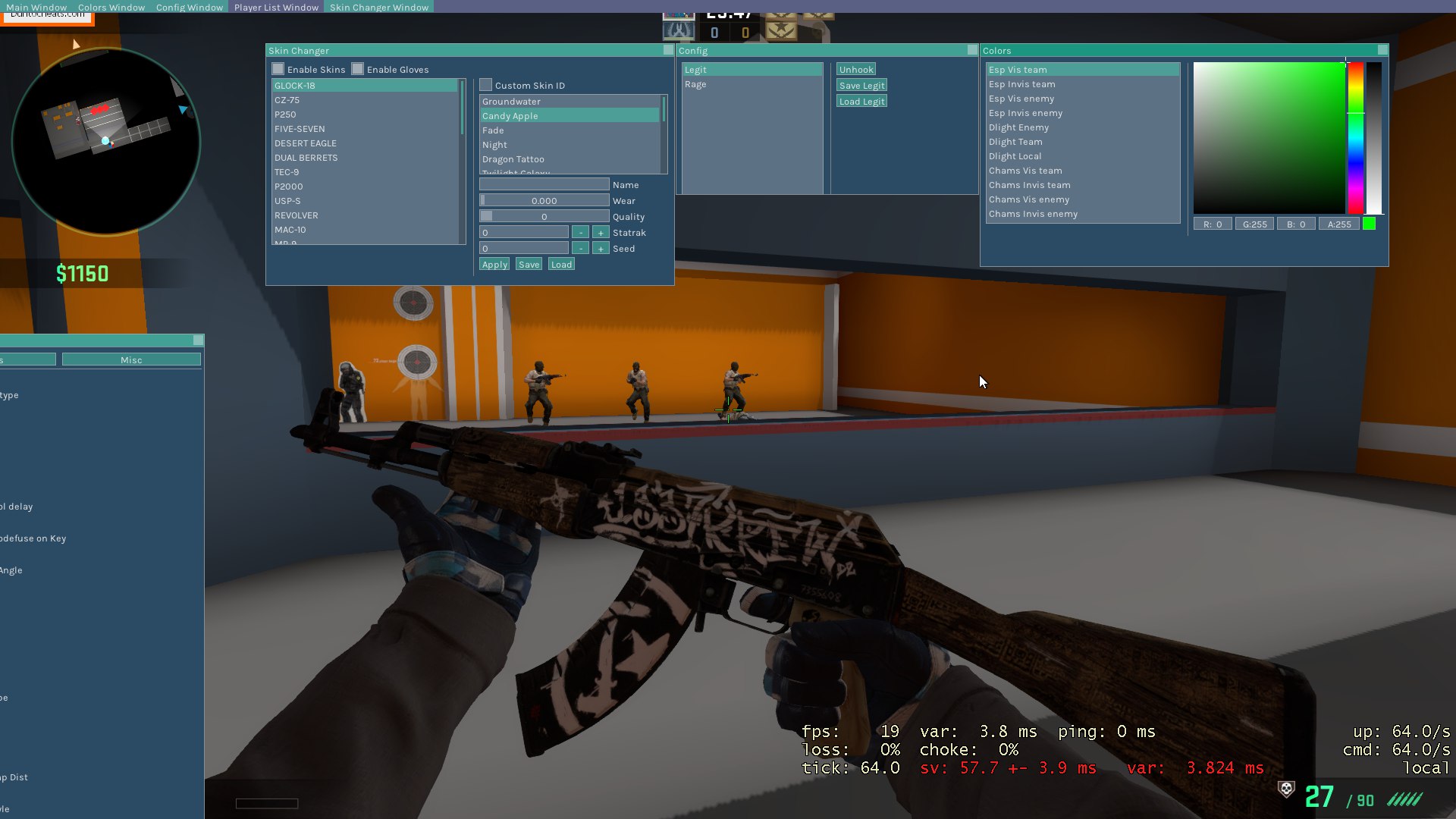Open the Misc tab
The image size is (1456, 819).
(x=131, y=360)
